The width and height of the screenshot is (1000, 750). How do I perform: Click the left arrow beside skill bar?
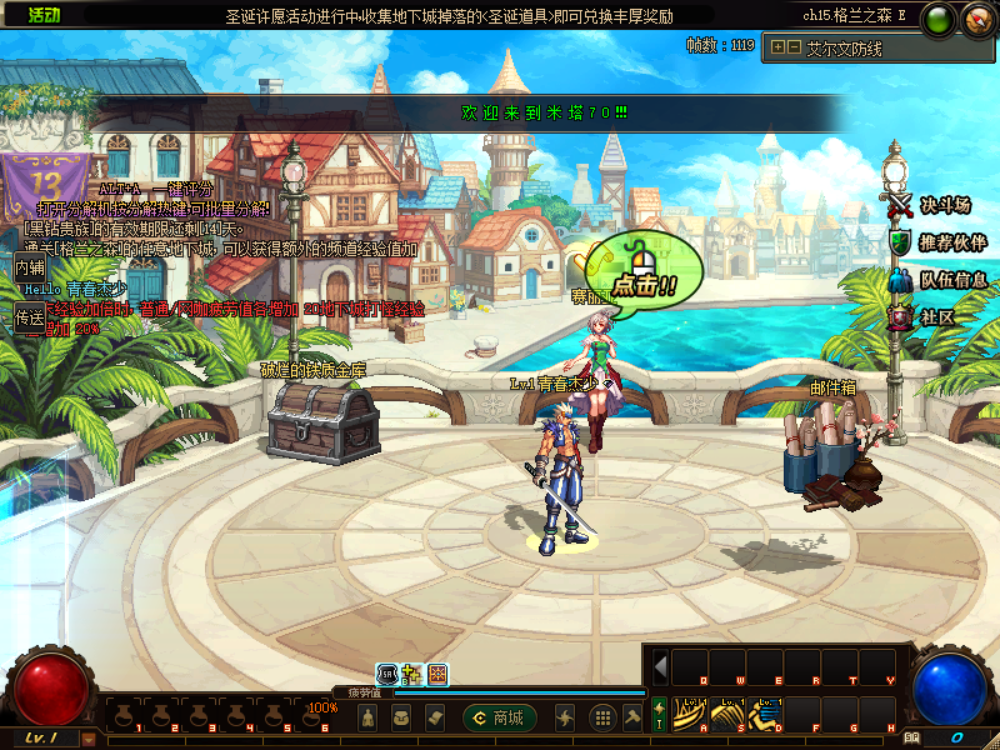[659, 666]
